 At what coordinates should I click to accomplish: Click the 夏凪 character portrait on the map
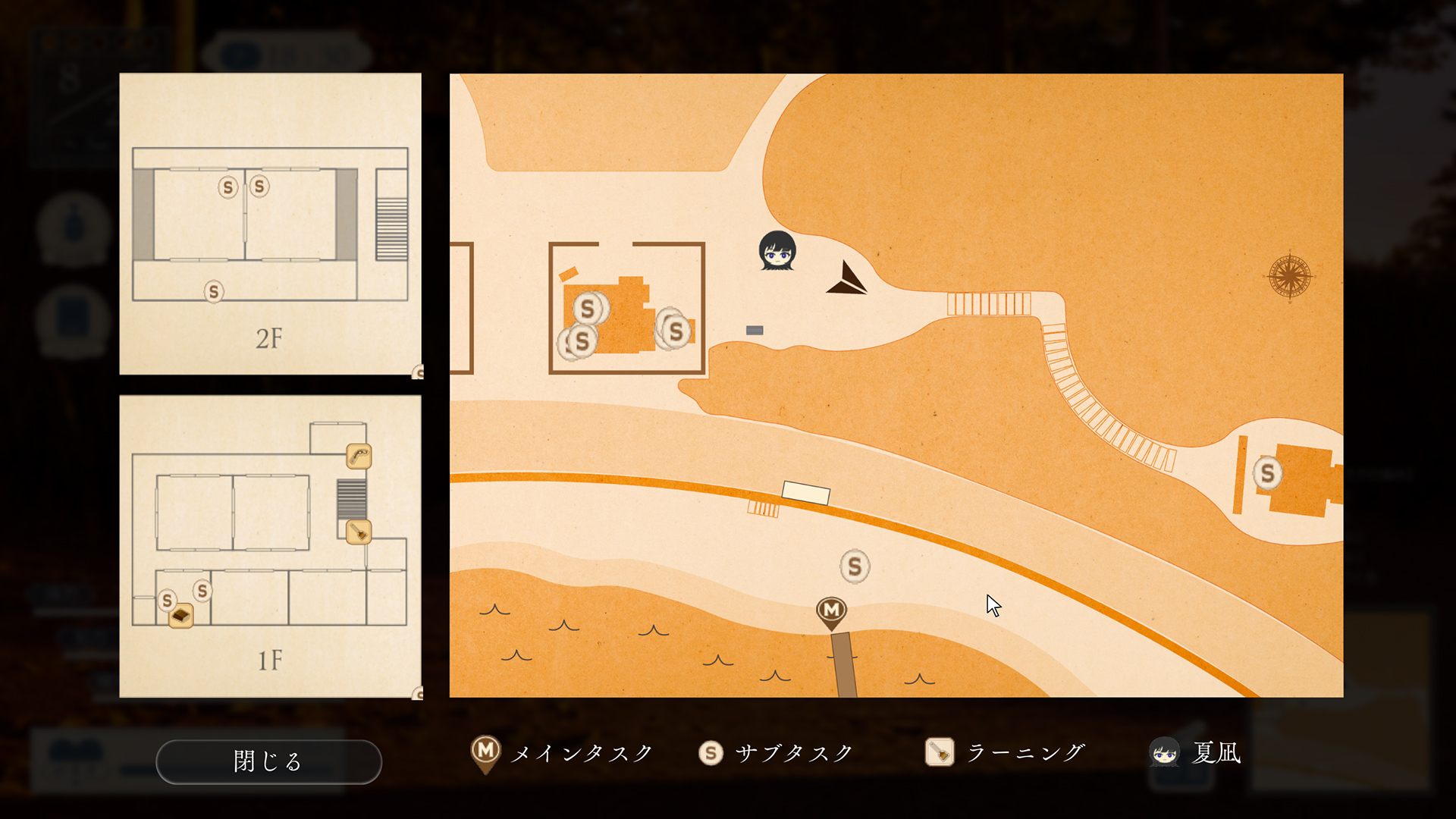click(777, 250)
